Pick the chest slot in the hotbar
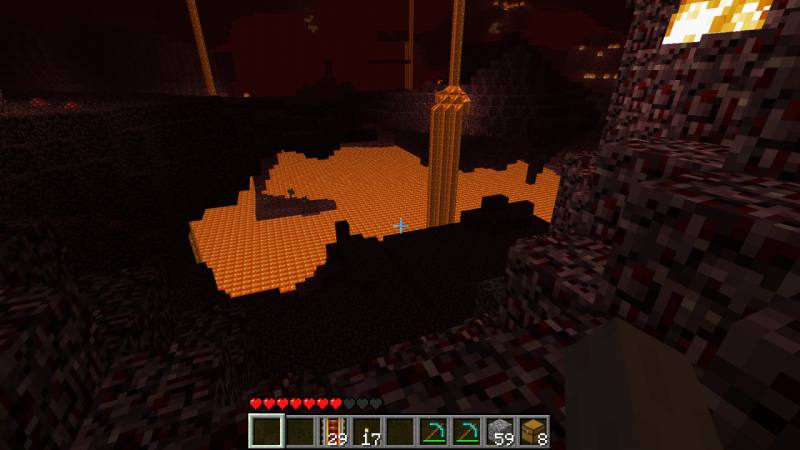 [x=532, y=431]
